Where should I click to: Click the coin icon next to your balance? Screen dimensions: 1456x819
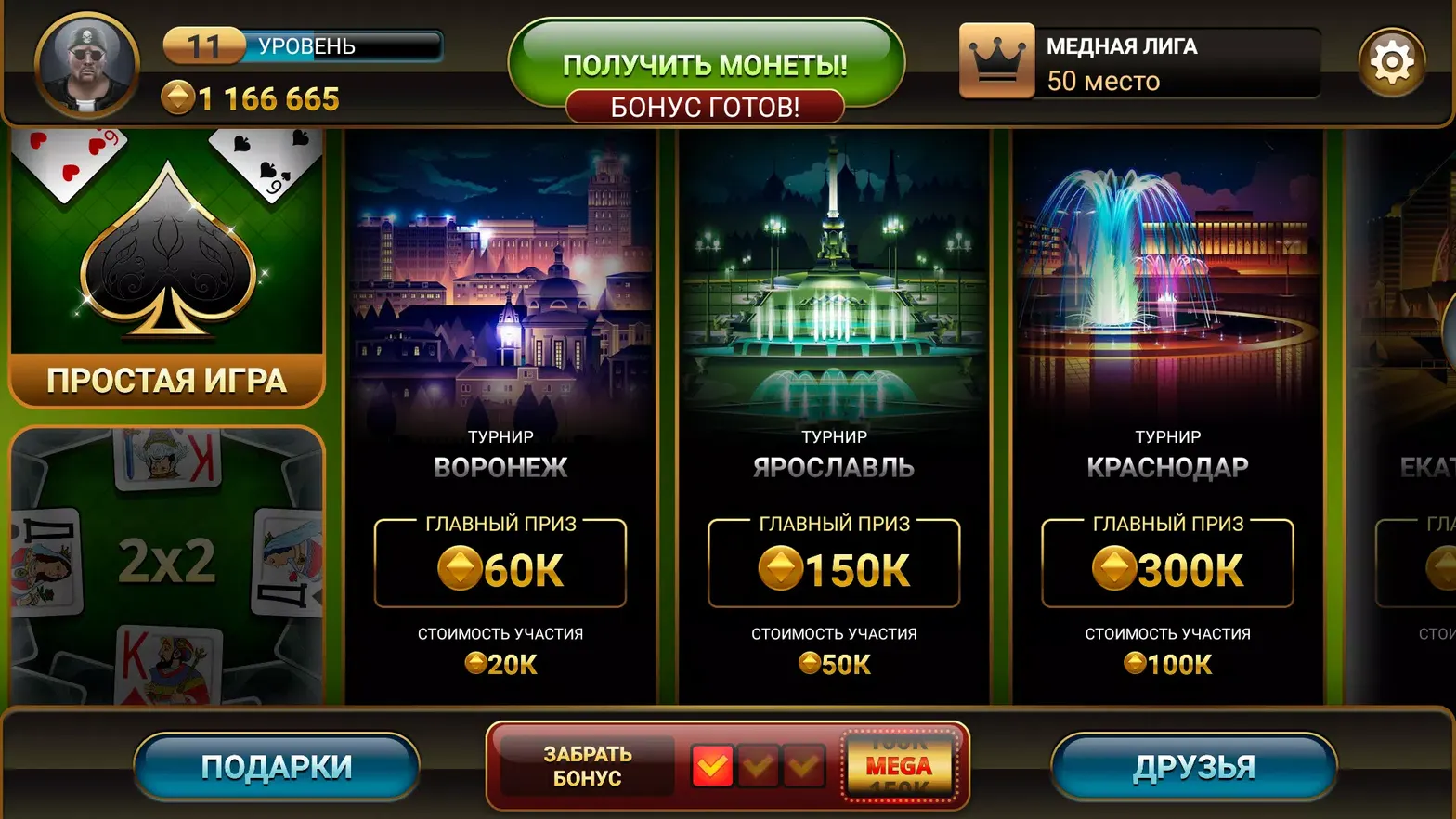tap(178, 97)
